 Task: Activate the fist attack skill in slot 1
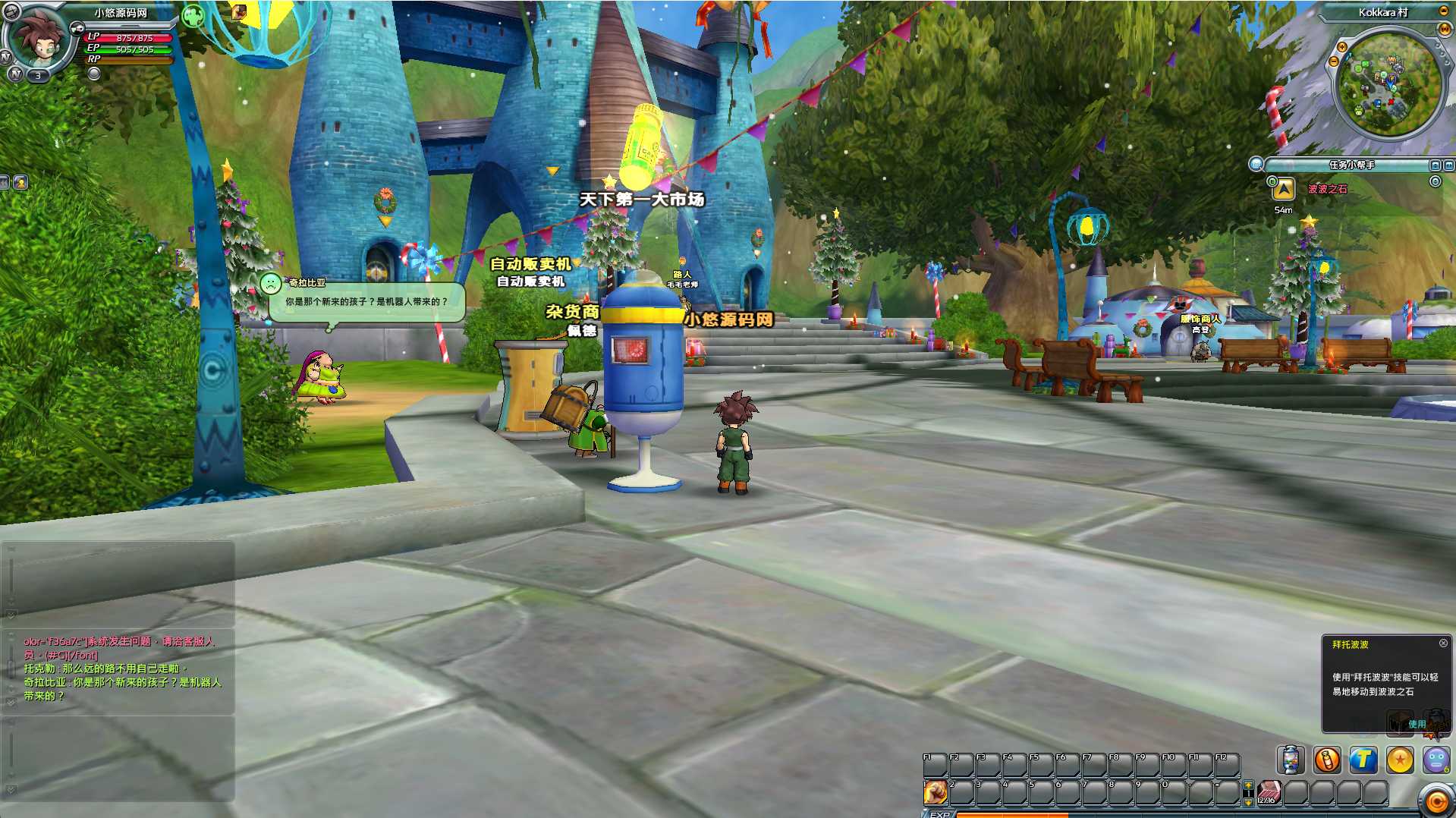pos(936,792)
